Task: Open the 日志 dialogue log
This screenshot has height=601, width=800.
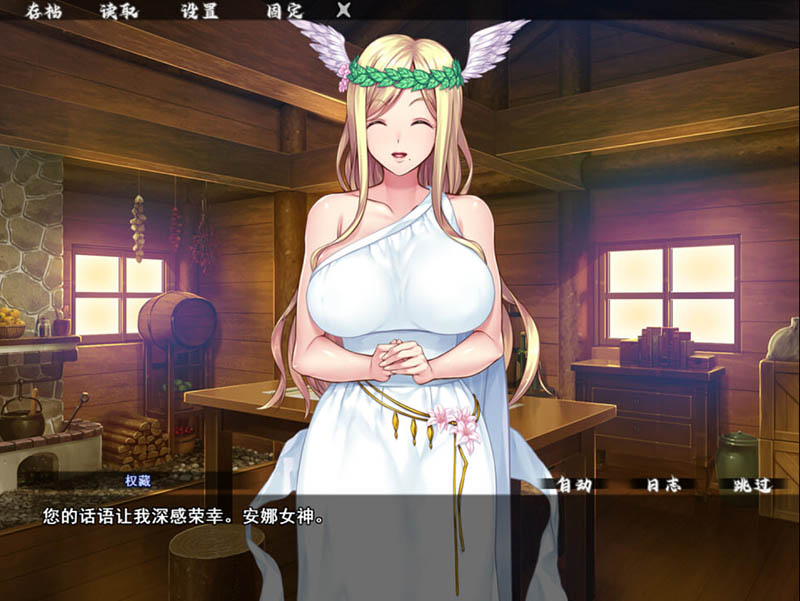Action: pos(663,485)
